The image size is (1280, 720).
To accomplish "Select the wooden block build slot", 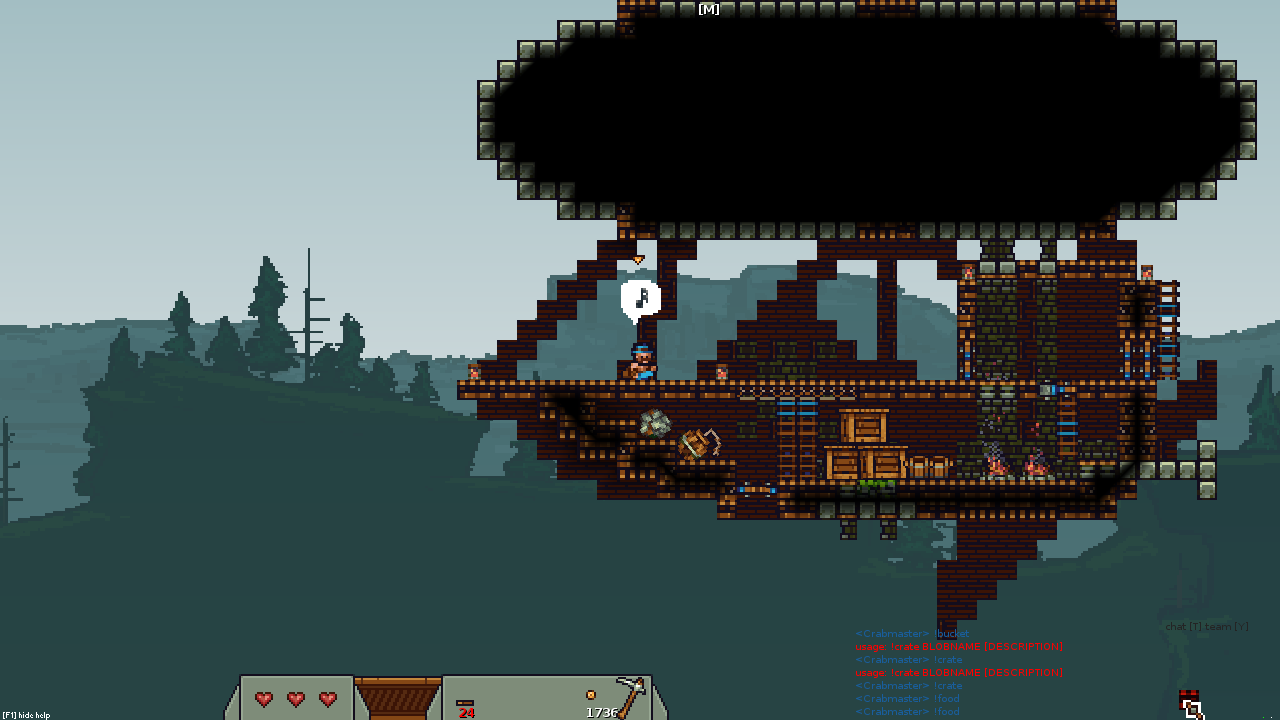I will (x=398, y=697).
